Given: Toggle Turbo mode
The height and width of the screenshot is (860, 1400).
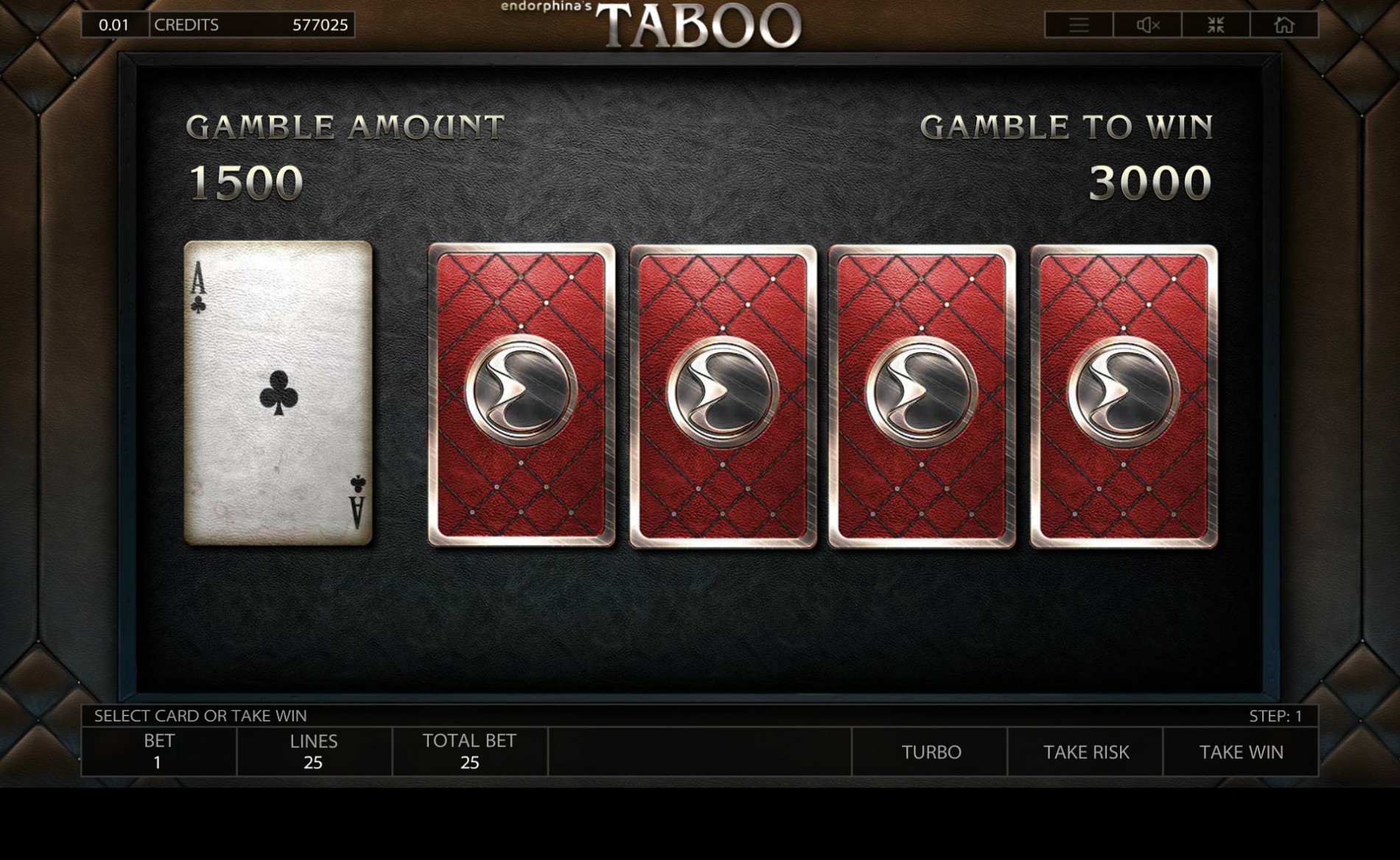Looking at the screenshot, I should [931, 752].
